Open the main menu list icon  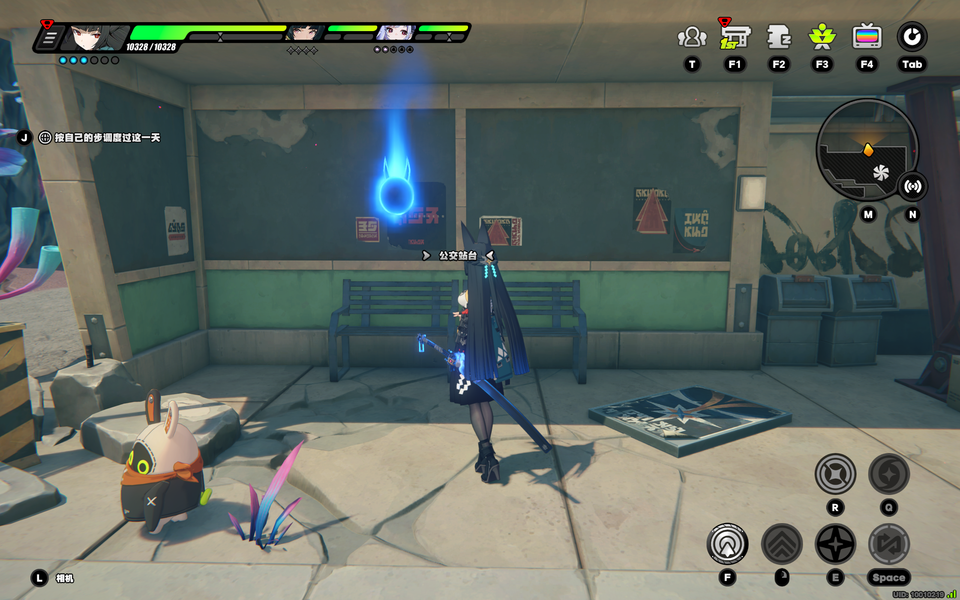(x=48, y=37)
